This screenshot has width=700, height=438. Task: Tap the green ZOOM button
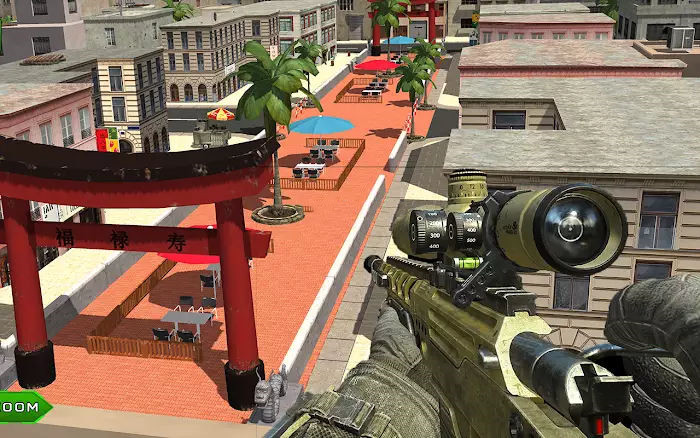(x=21, y=407)
